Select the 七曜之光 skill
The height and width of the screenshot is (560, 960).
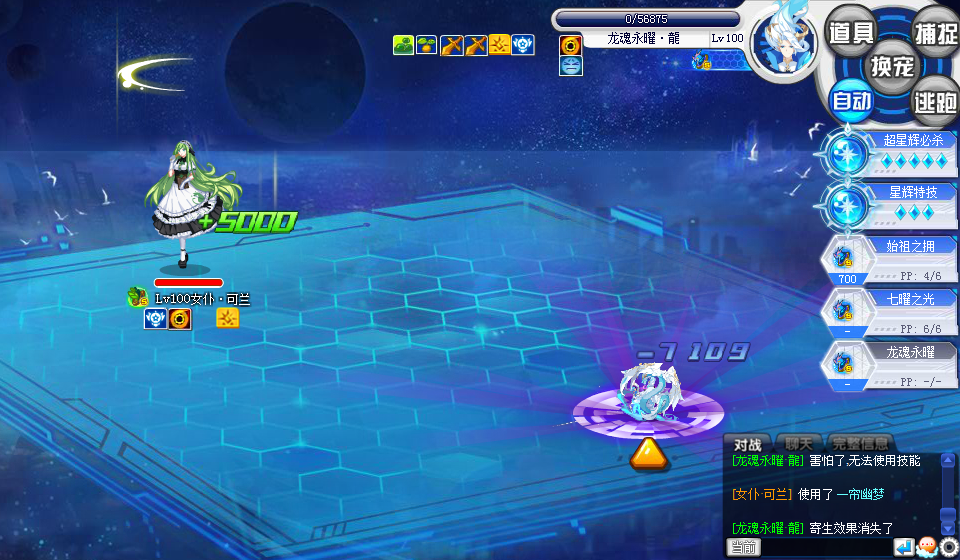[888, 310]
